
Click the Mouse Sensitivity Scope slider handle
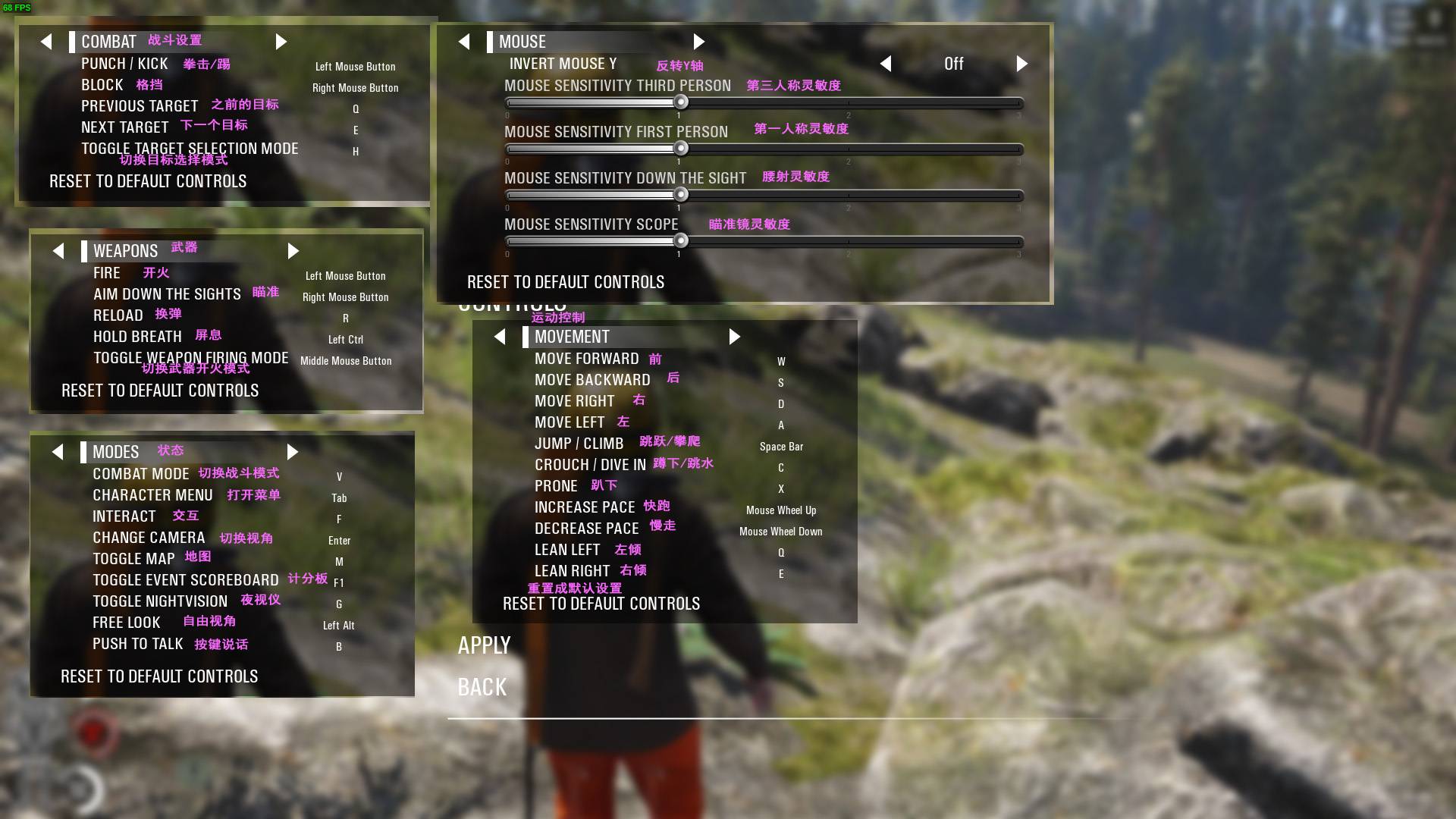coord(681,241)
